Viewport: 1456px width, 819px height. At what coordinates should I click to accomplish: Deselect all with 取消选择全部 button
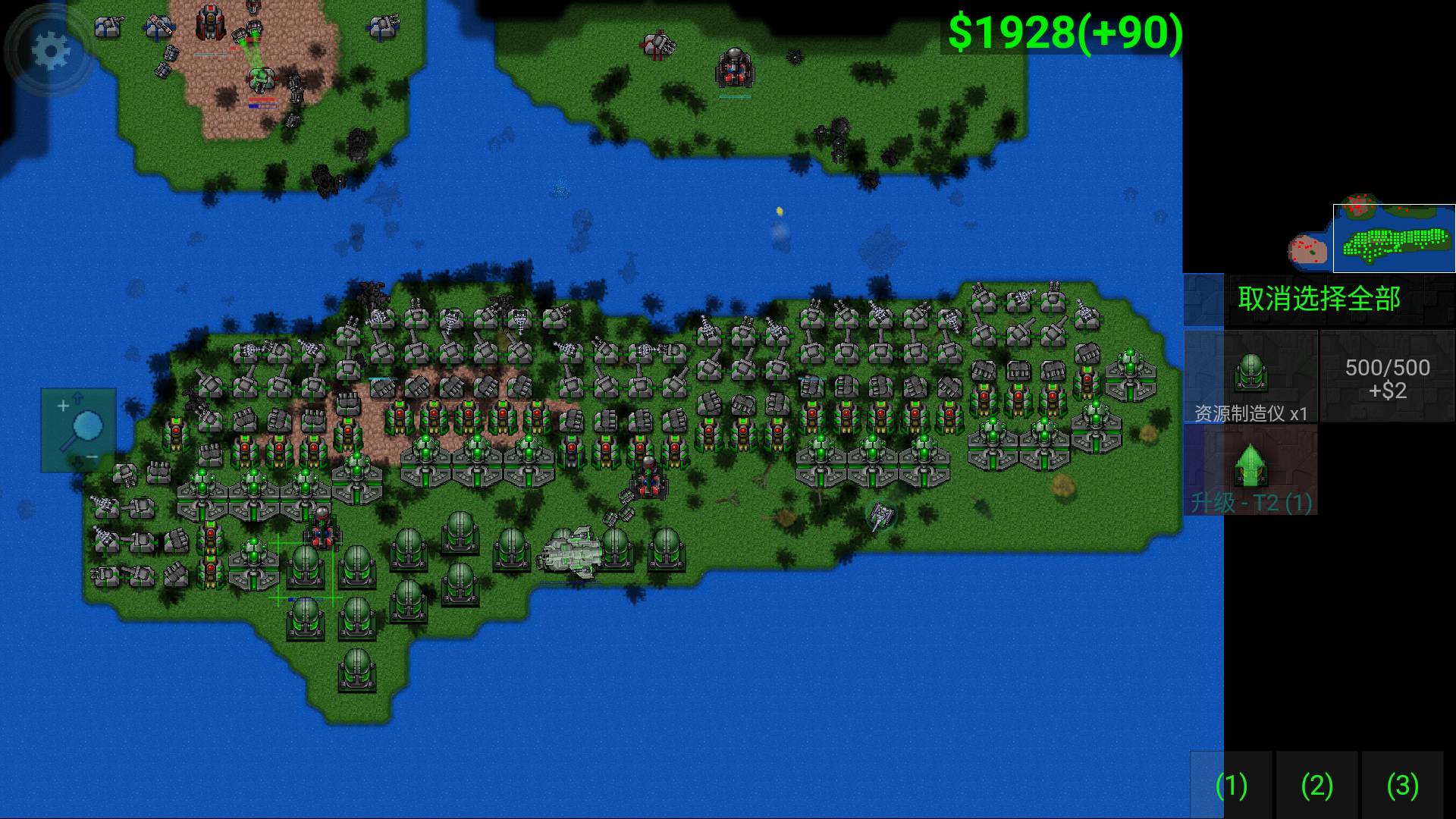coord(1319,300)
